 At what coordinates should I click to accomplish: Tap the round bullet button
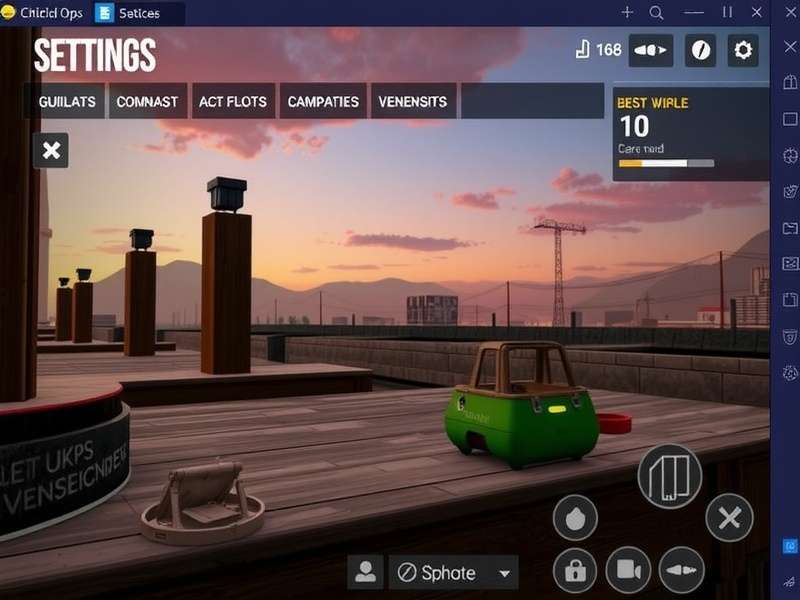click(x=681, y=571)
